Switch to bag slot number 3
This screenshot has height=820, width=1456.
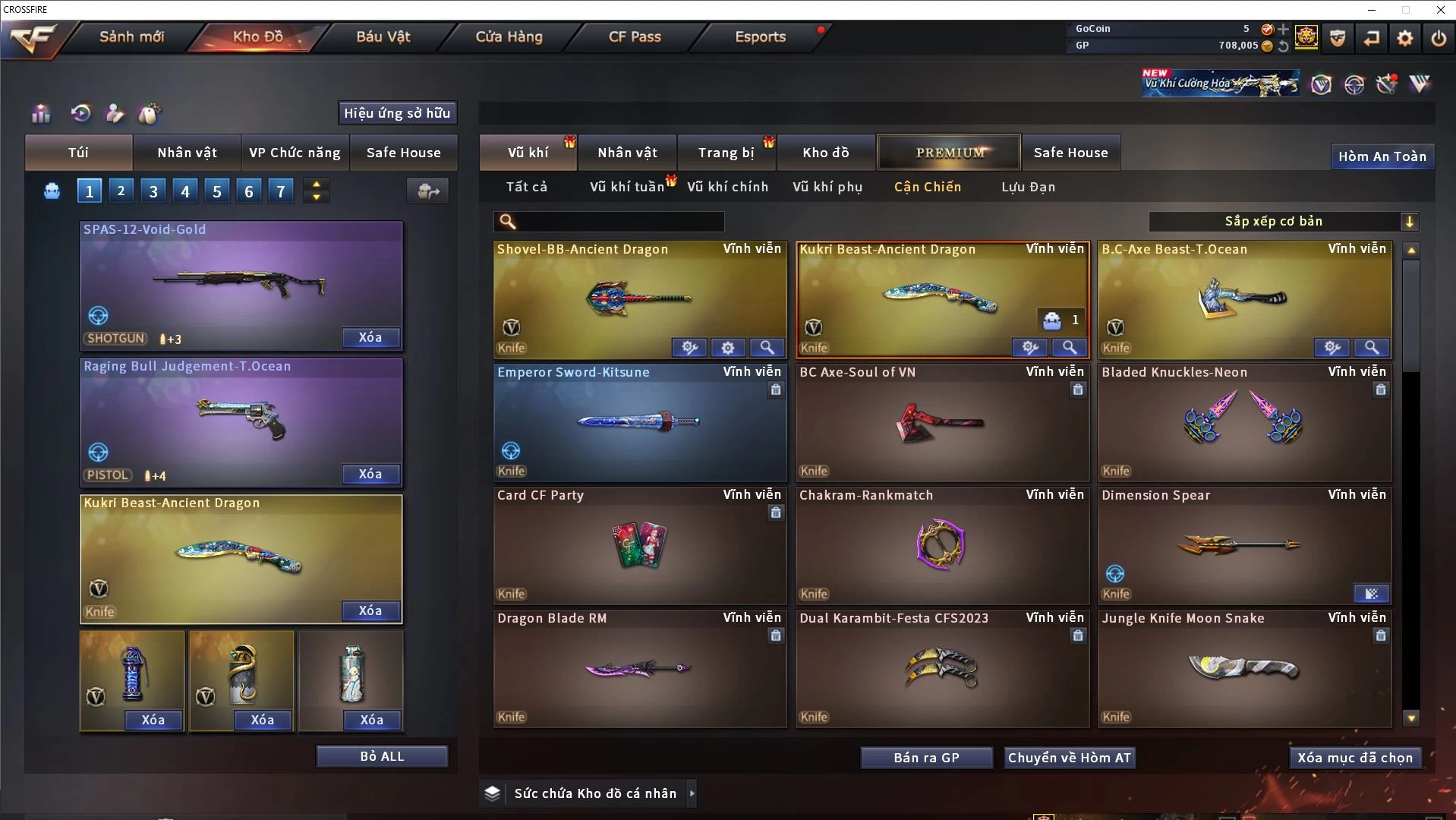point(153,191)
